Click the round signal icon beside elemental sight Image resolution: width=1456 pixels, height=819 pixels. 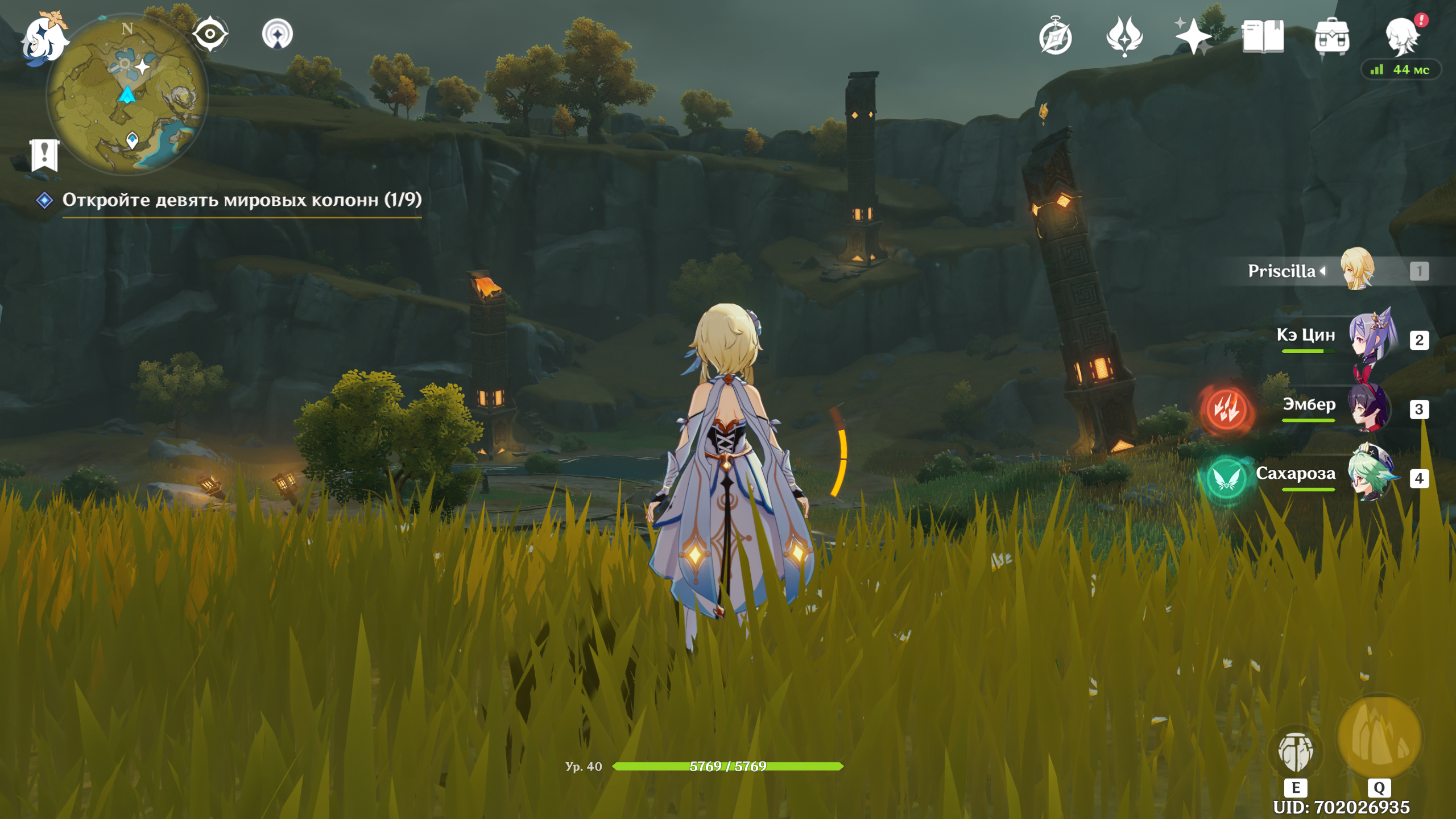click(278, 34)
